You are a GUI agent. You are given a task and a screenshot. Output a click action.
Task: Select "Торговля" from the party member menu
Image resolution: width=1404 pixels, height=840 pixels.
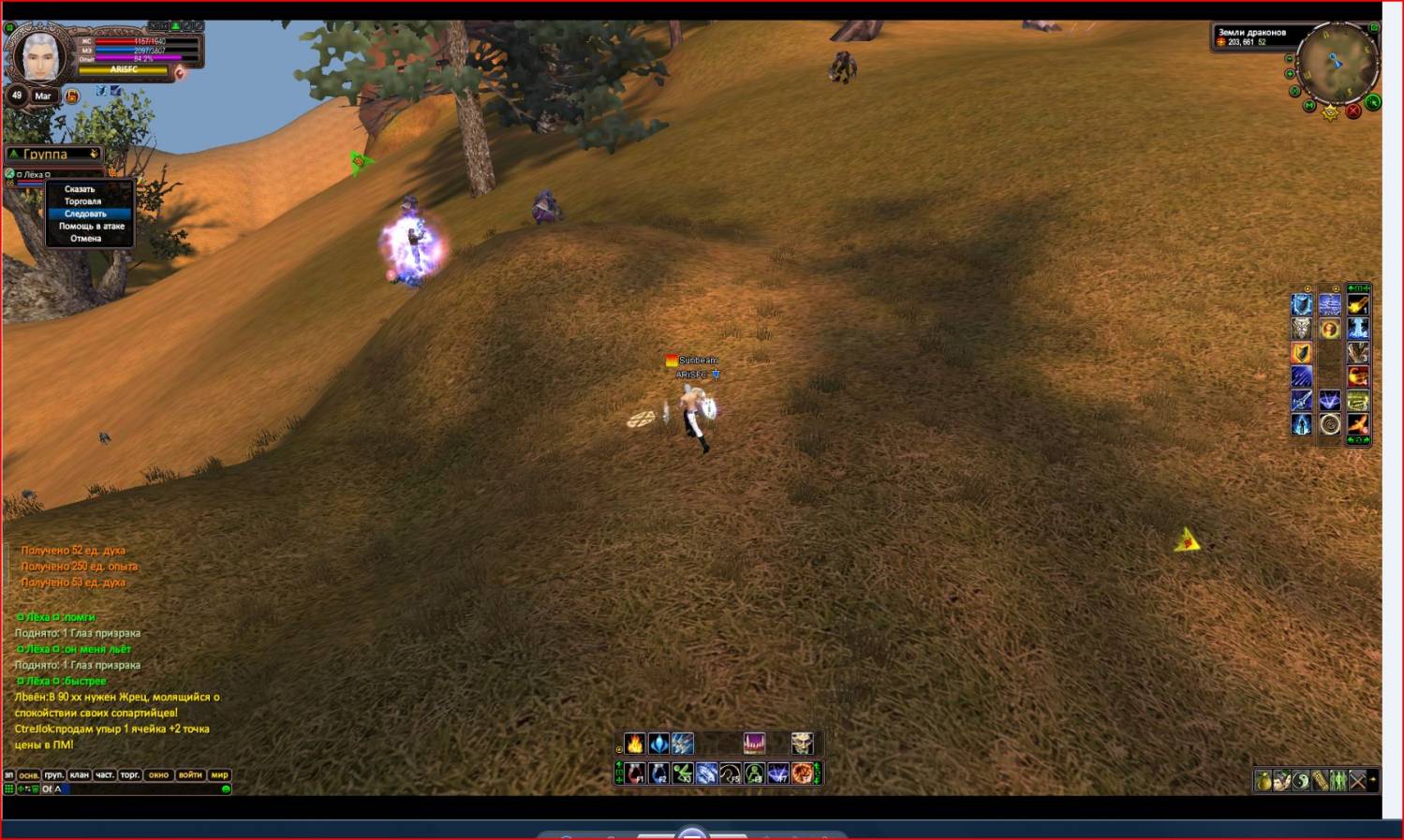(82, 201)
